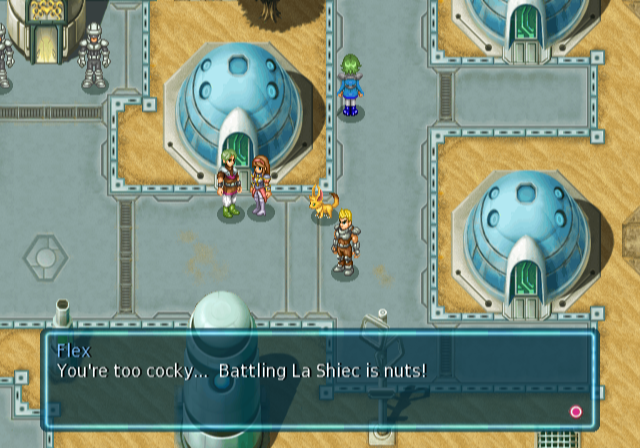Click Flex's dialogue box to continue
Screen dimensions: 640x448
(319, 380)
